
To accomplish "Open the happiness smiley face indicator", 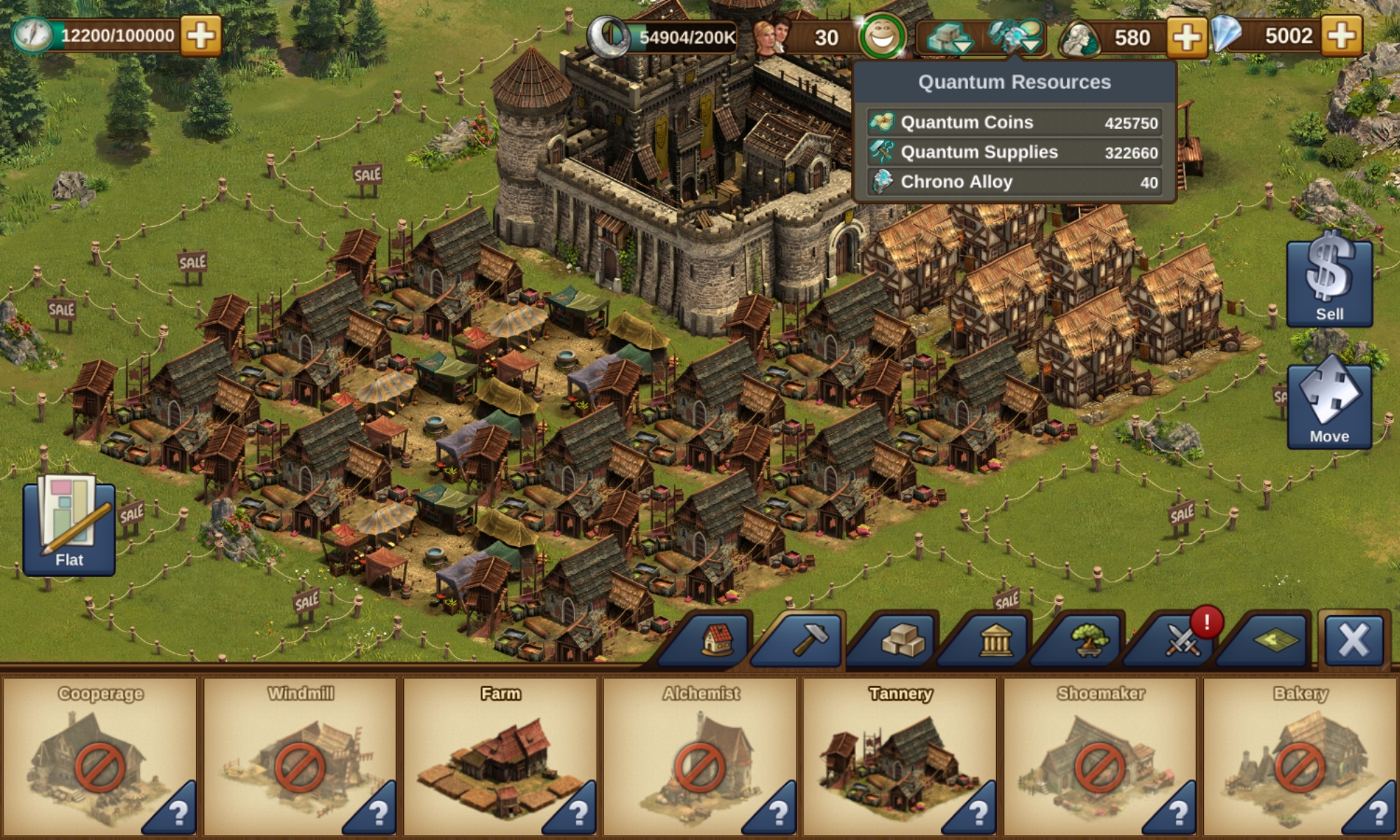I will [x=882, y=36].
